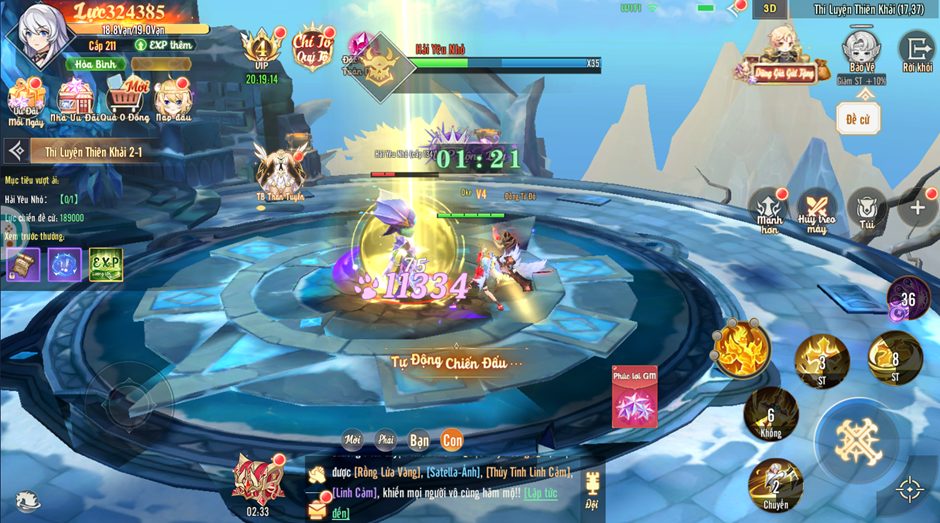Choose the Đề cử recommend button
The width and height of the screenshot is (940, 523).
[858, 118]
